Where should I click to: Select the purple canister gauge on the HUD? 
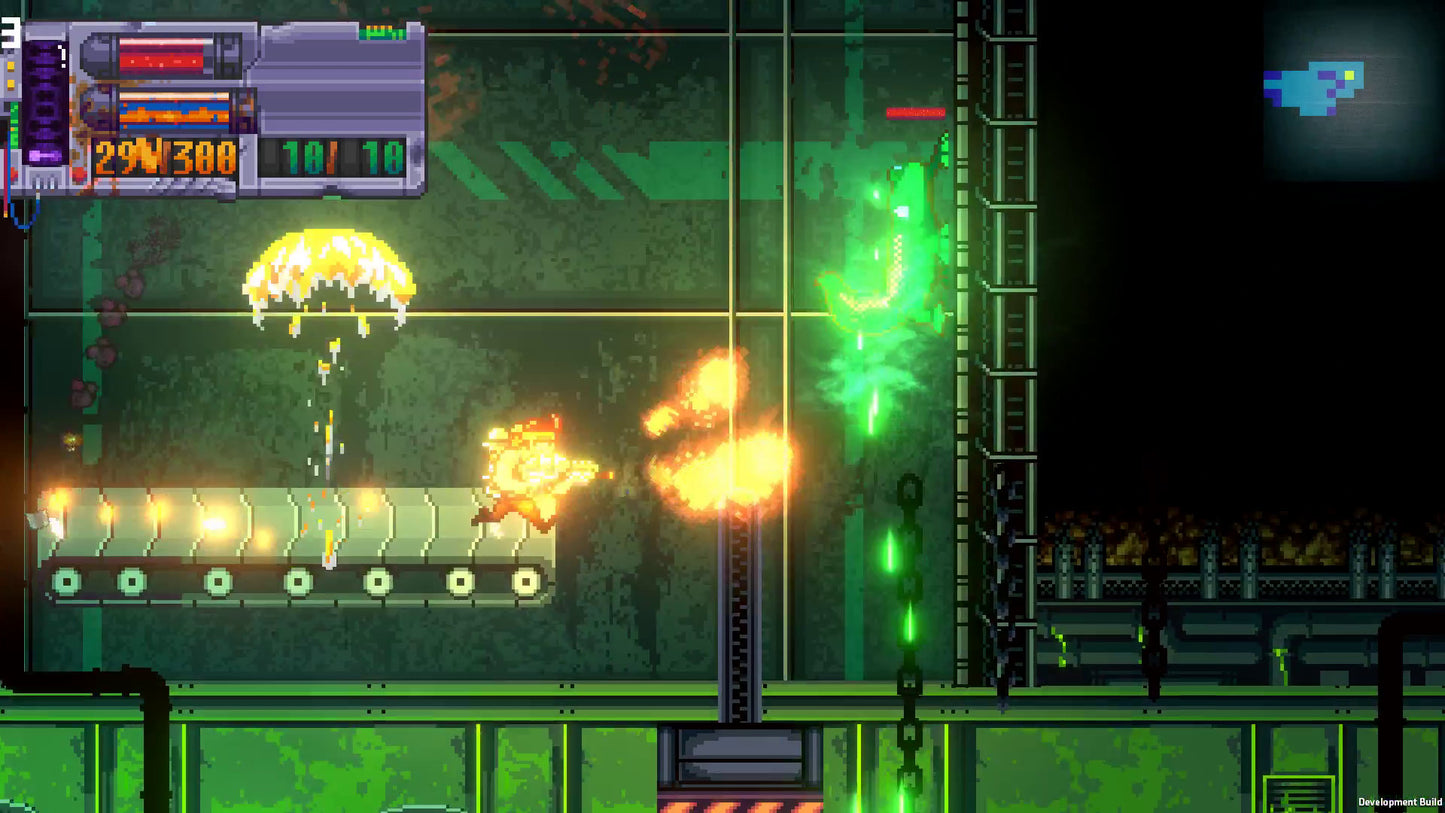(47, 100)
